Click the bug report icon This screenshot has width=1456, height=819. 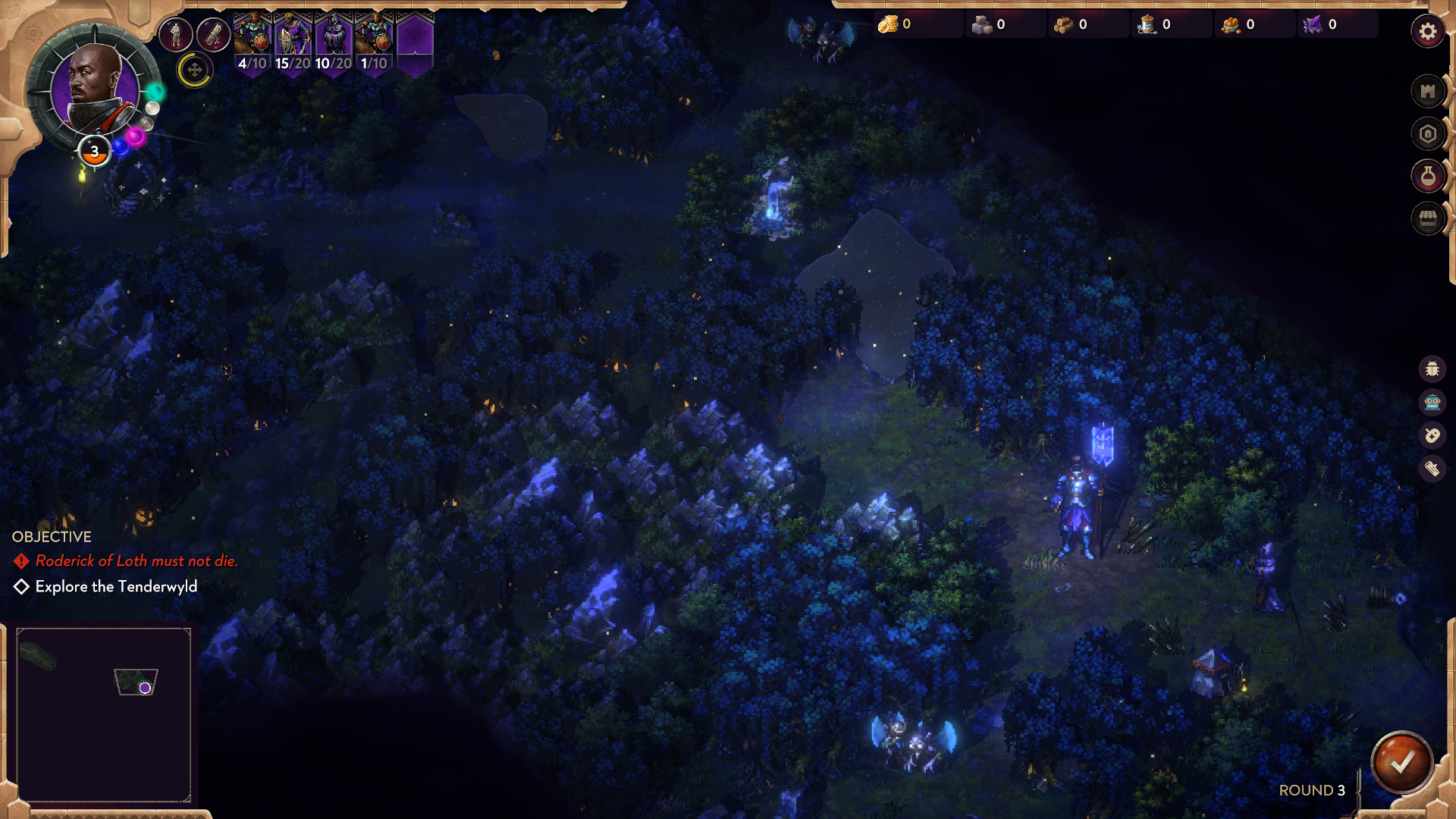pyautogui.click(x=1432, y=369)
